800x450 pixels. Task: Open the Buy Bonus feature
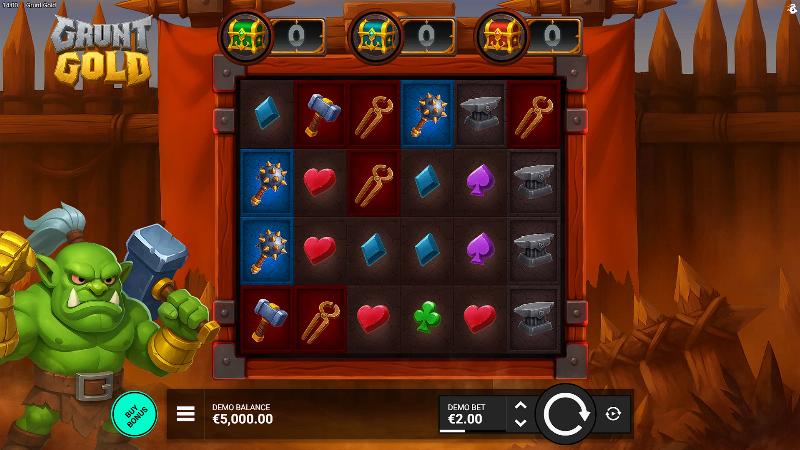click(x=134, y=414)
